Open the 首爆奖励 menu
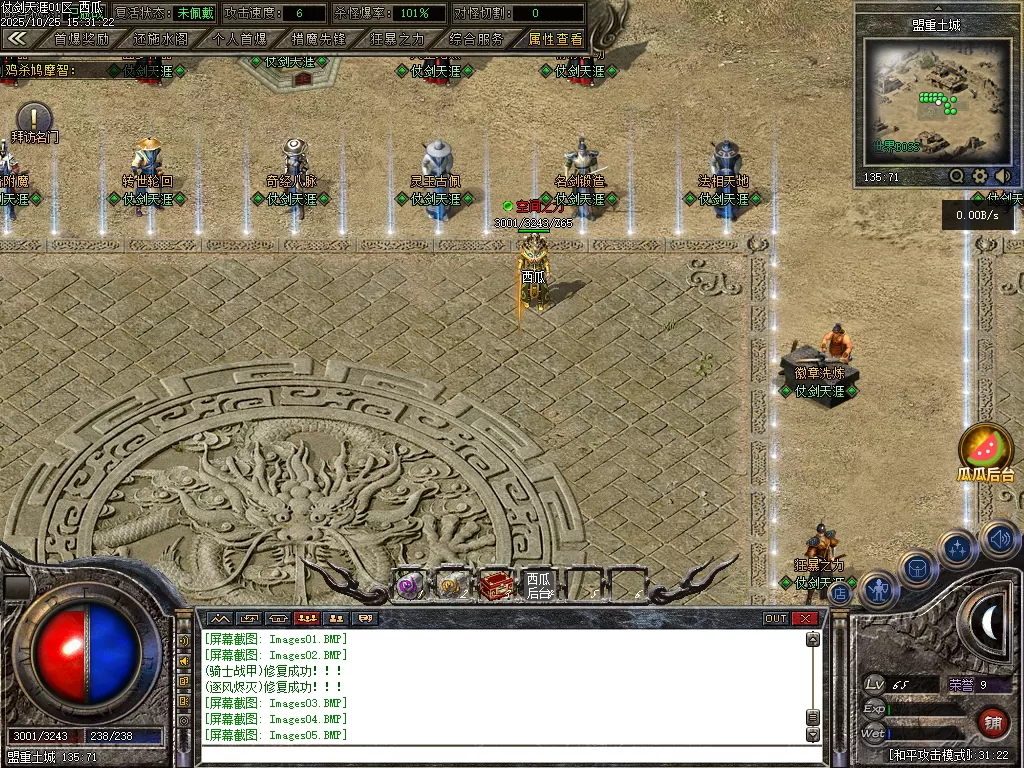1024x768 pixels. (x=81, y=40)
